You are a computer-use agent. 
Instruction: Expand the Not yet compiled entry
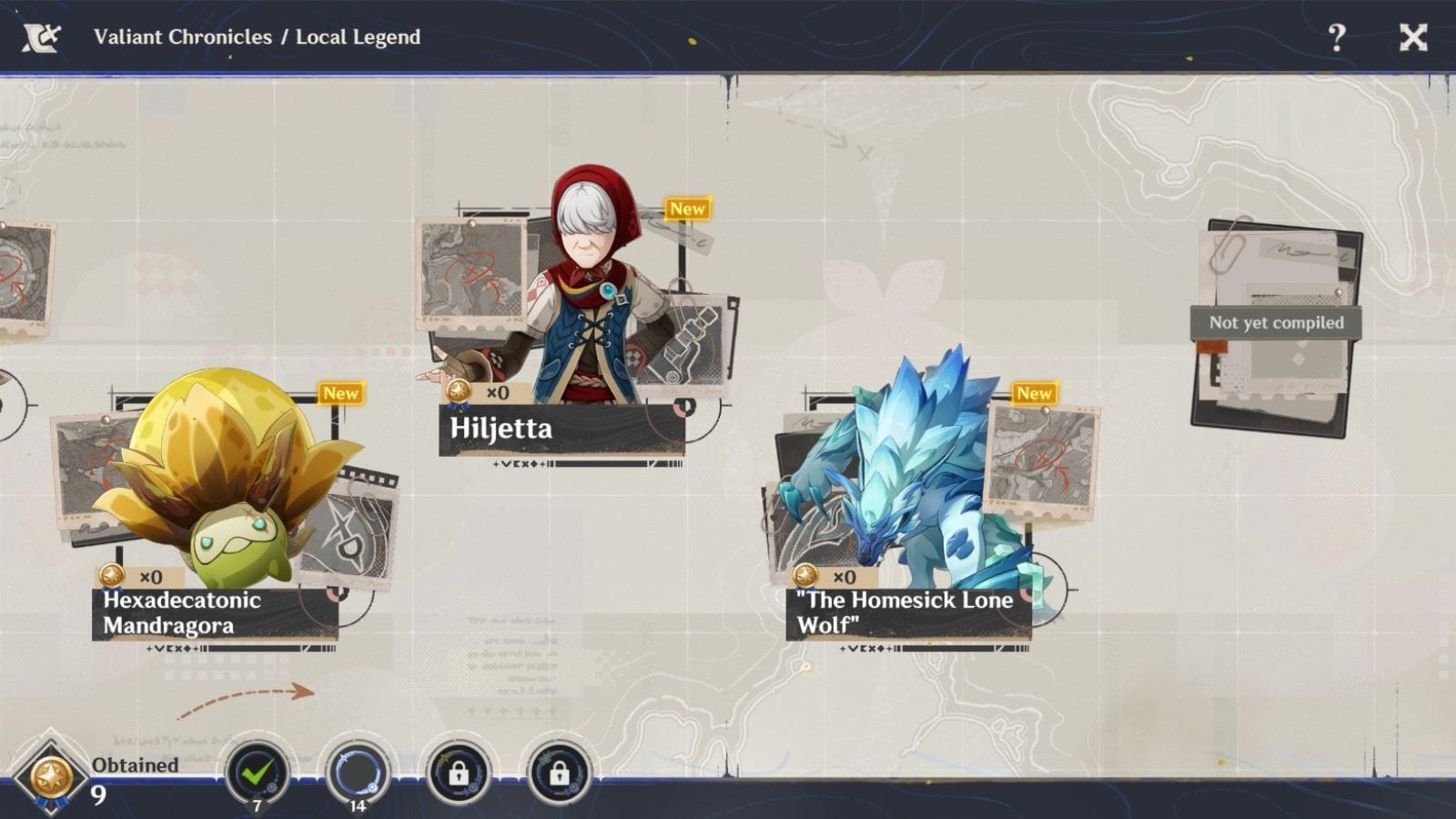pyautogui.click(x=1278, y=322)
